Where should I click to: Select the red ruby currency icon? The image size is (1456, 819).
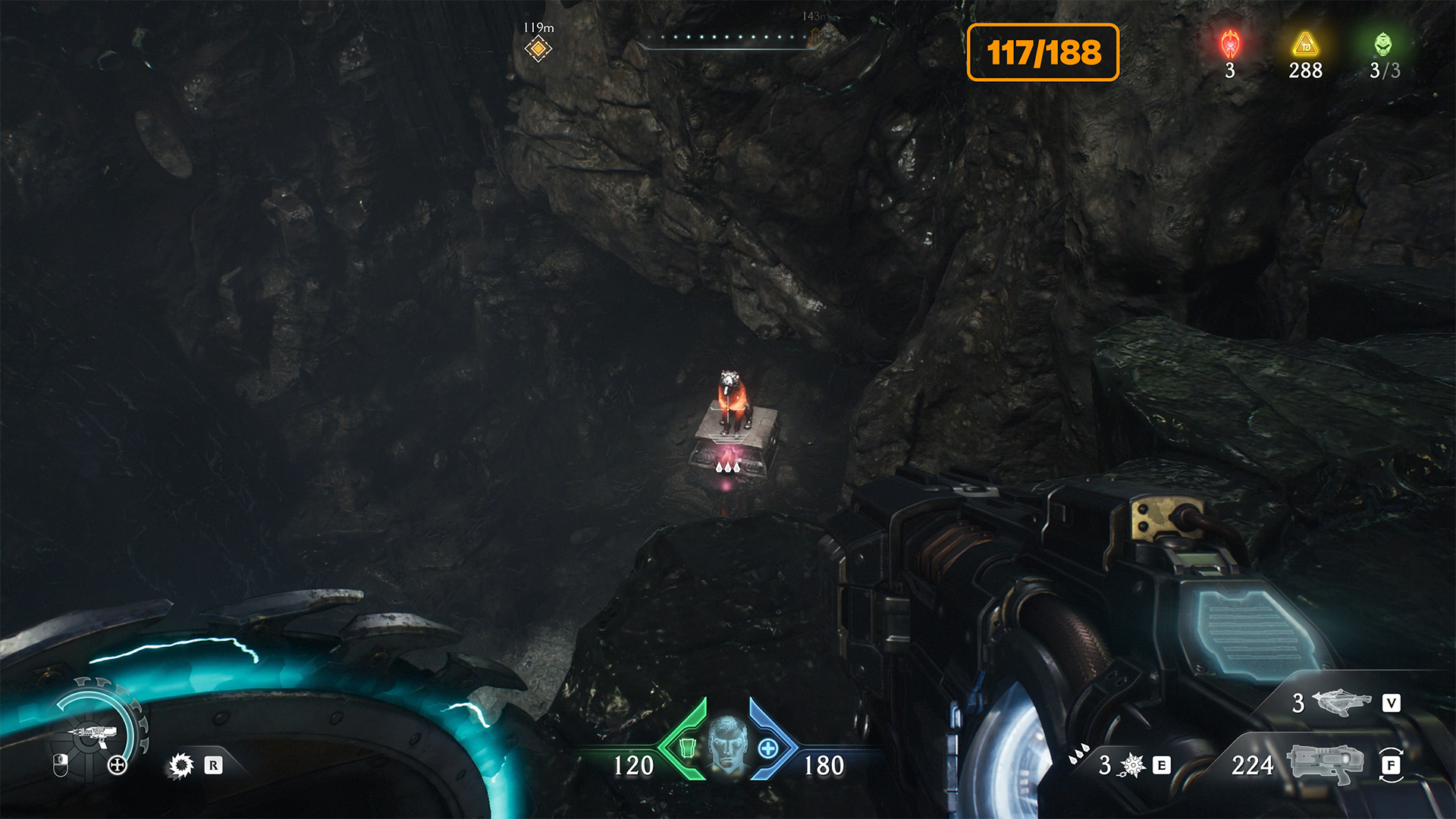coord(1230,45)
